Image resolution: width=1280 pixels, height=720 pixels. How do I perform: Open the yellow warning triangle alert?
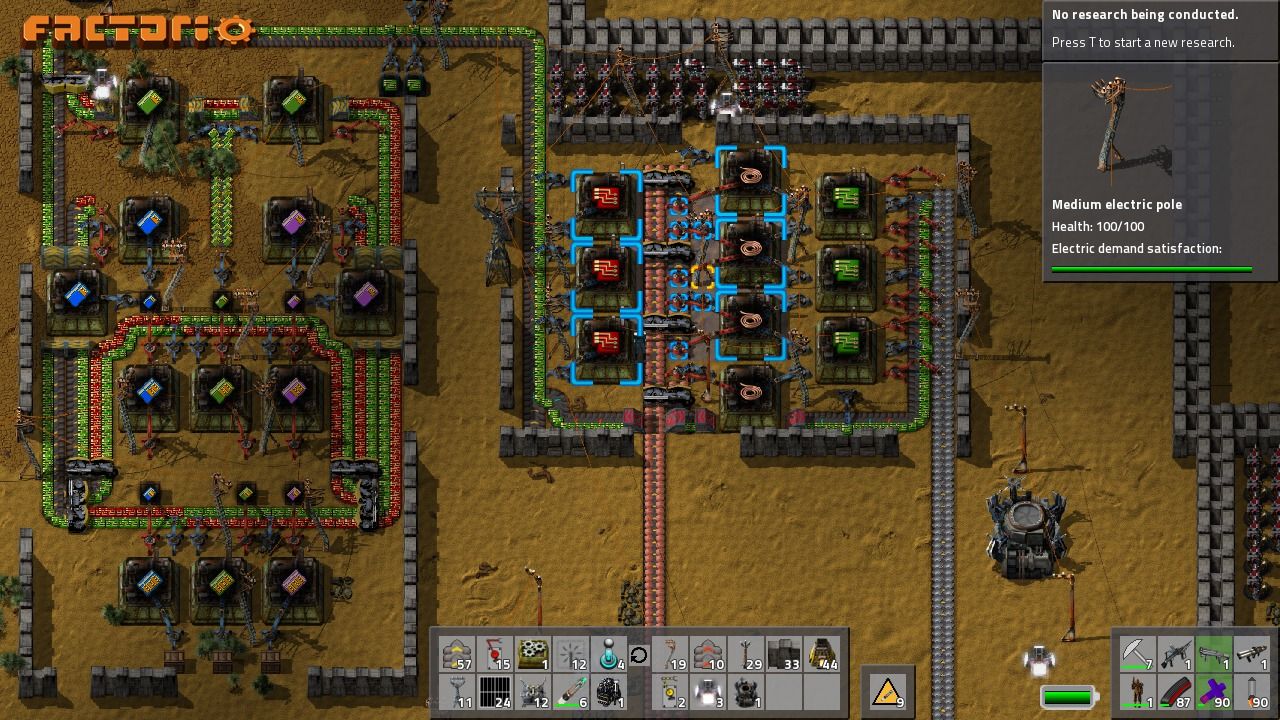click(x=887, y=691)
